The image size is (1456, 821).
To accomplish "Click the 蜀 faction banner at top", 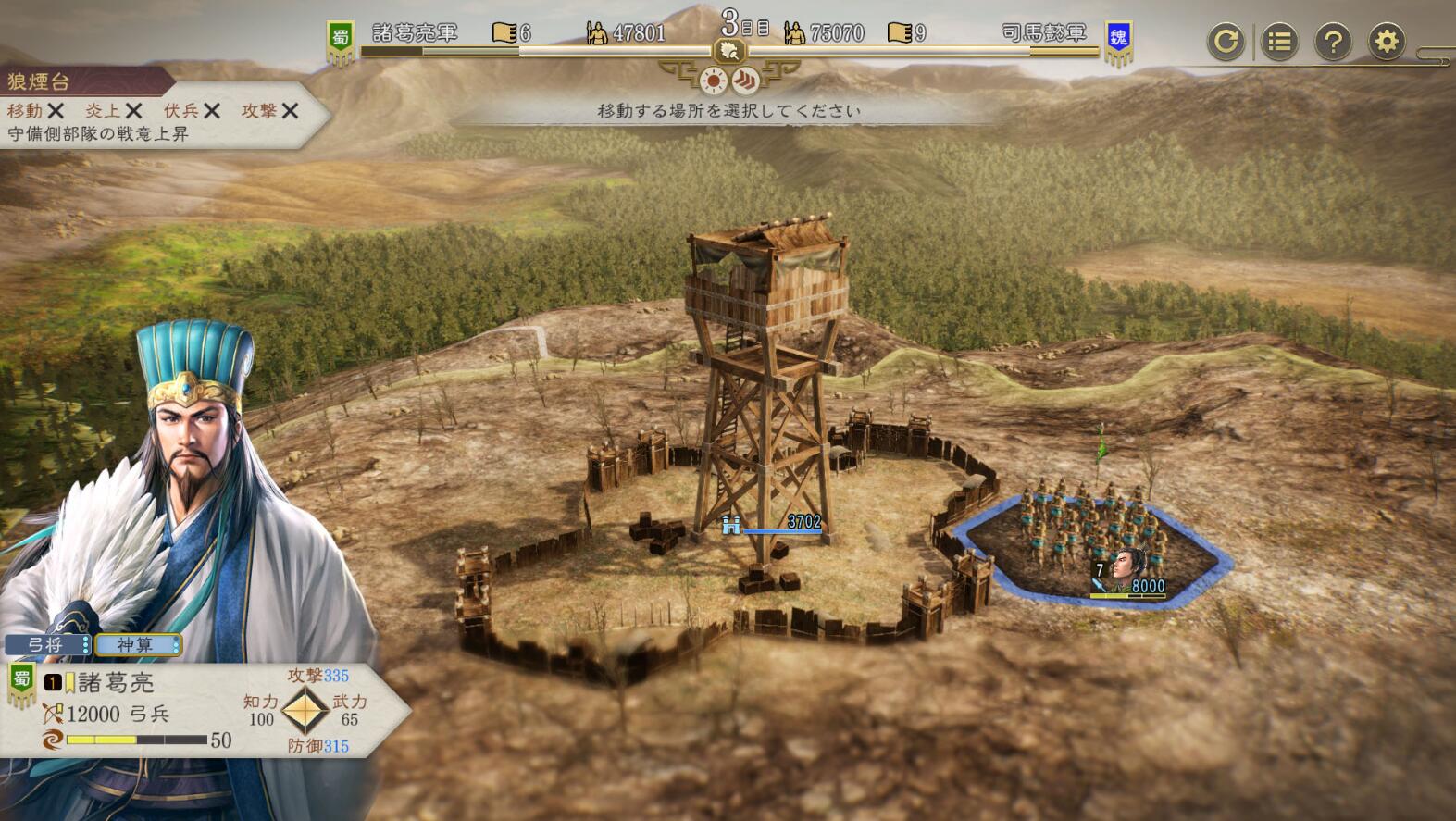I will pos(341,42).
